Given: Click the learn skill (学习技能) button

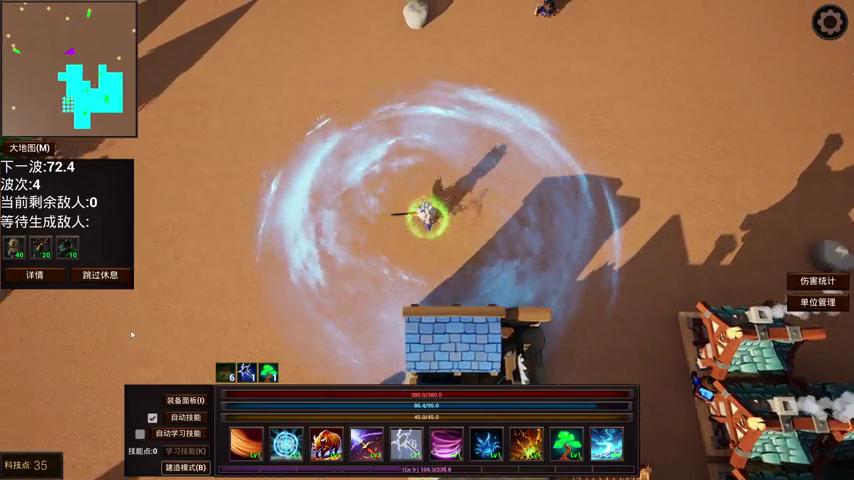Looking at the screenshot, I should [x=185, y=451].
